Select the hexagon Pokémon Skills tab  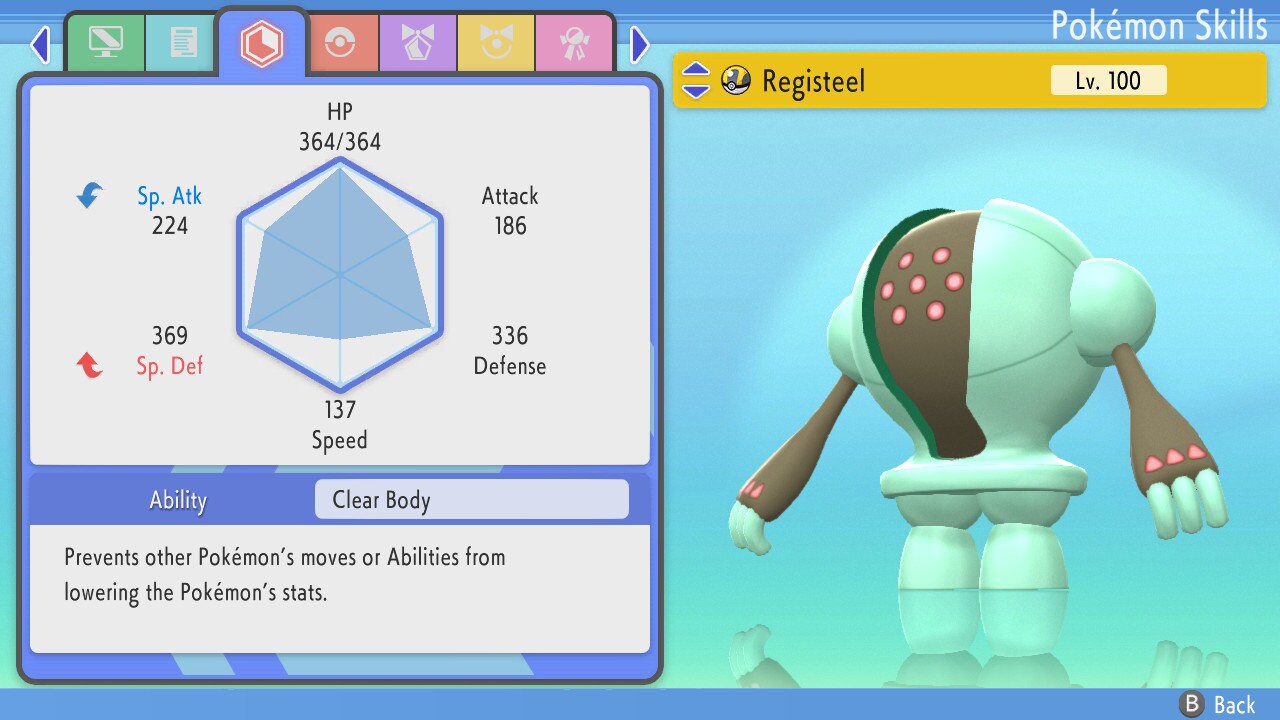(262, 43)
